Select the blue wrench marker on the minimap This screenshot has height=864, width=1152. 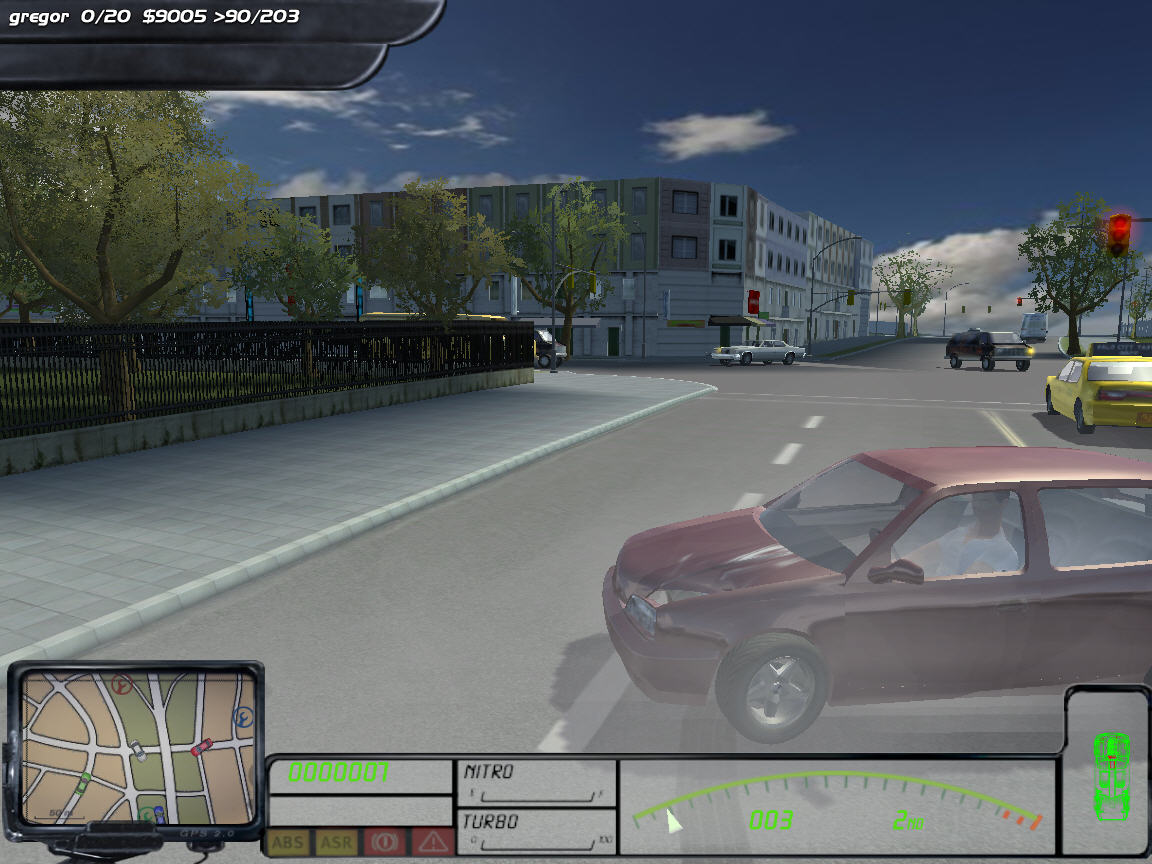coord(243,716)
